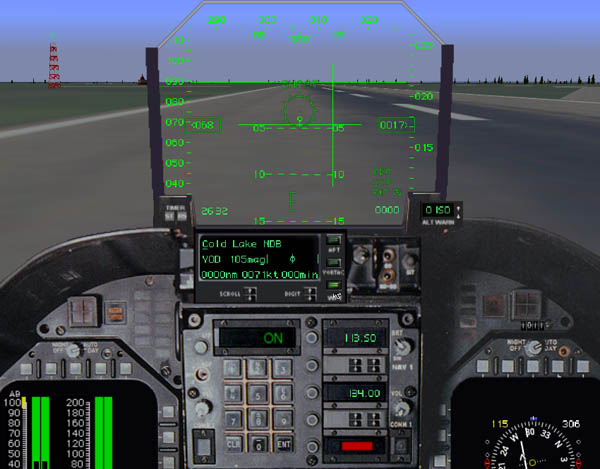600x469 pixels.
Task: Push the 0 key on the keypad
Action: tap(260, 443)
